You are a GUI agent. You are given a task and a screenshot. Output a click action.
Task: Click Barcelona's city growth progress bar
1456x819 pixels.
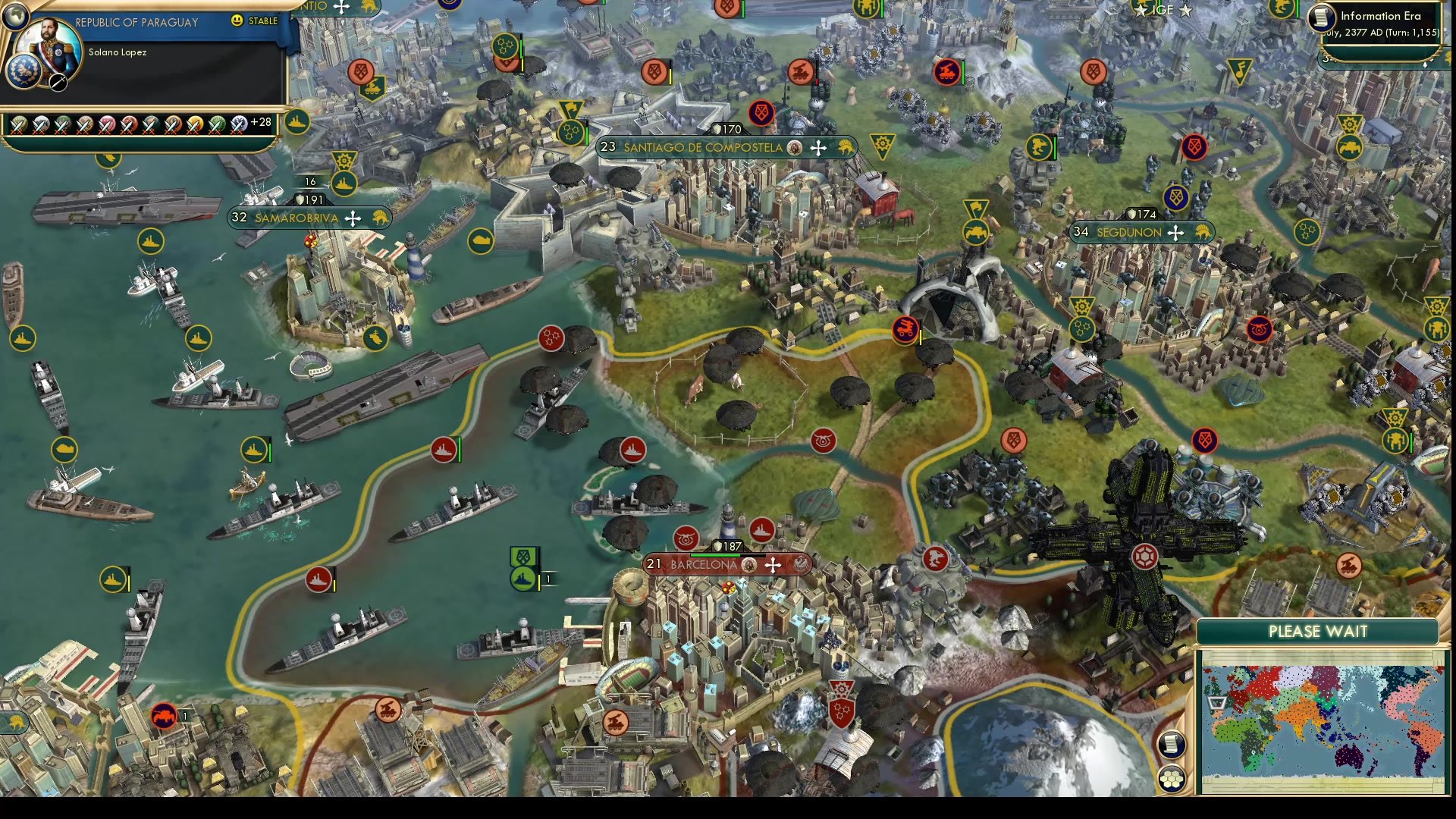click(x=728, y=555)
